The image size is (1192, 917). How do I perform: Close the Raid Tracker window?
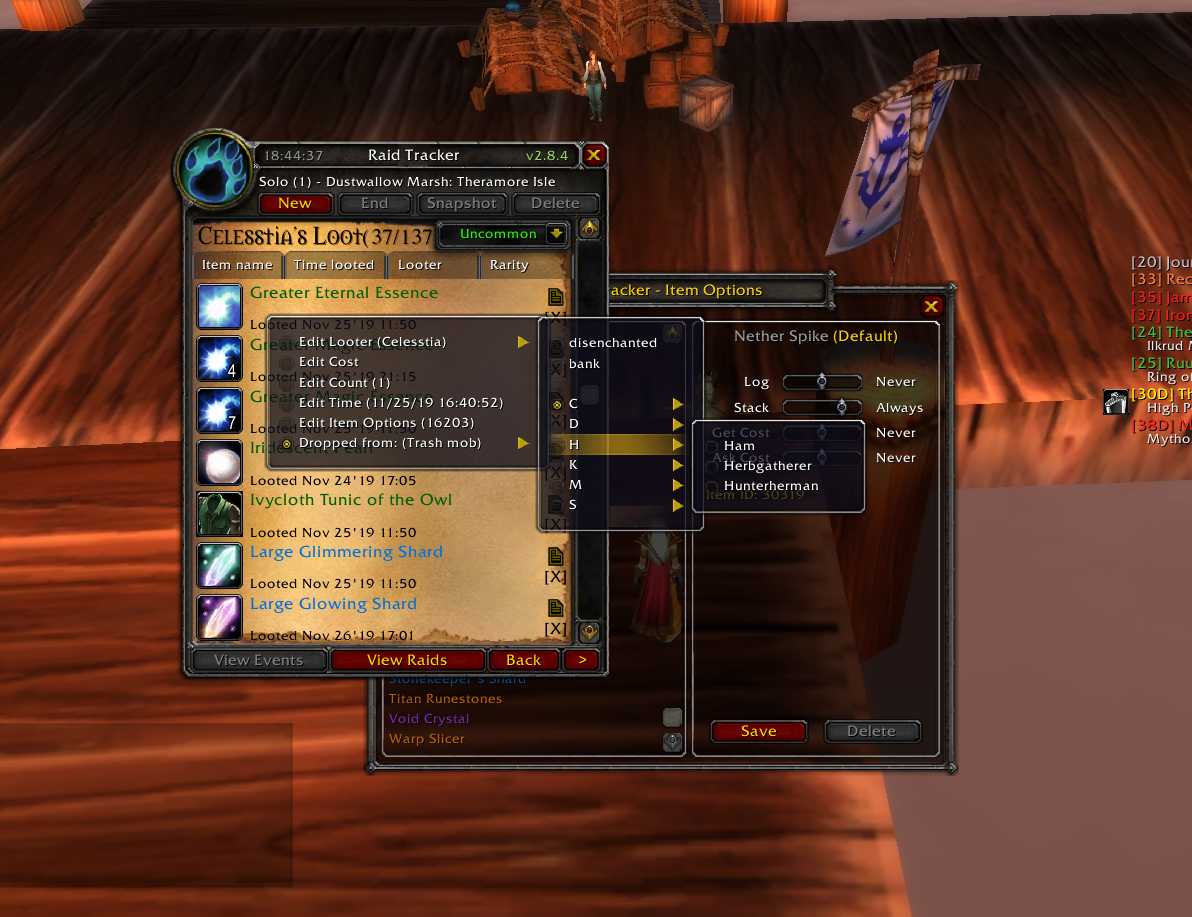593,155
